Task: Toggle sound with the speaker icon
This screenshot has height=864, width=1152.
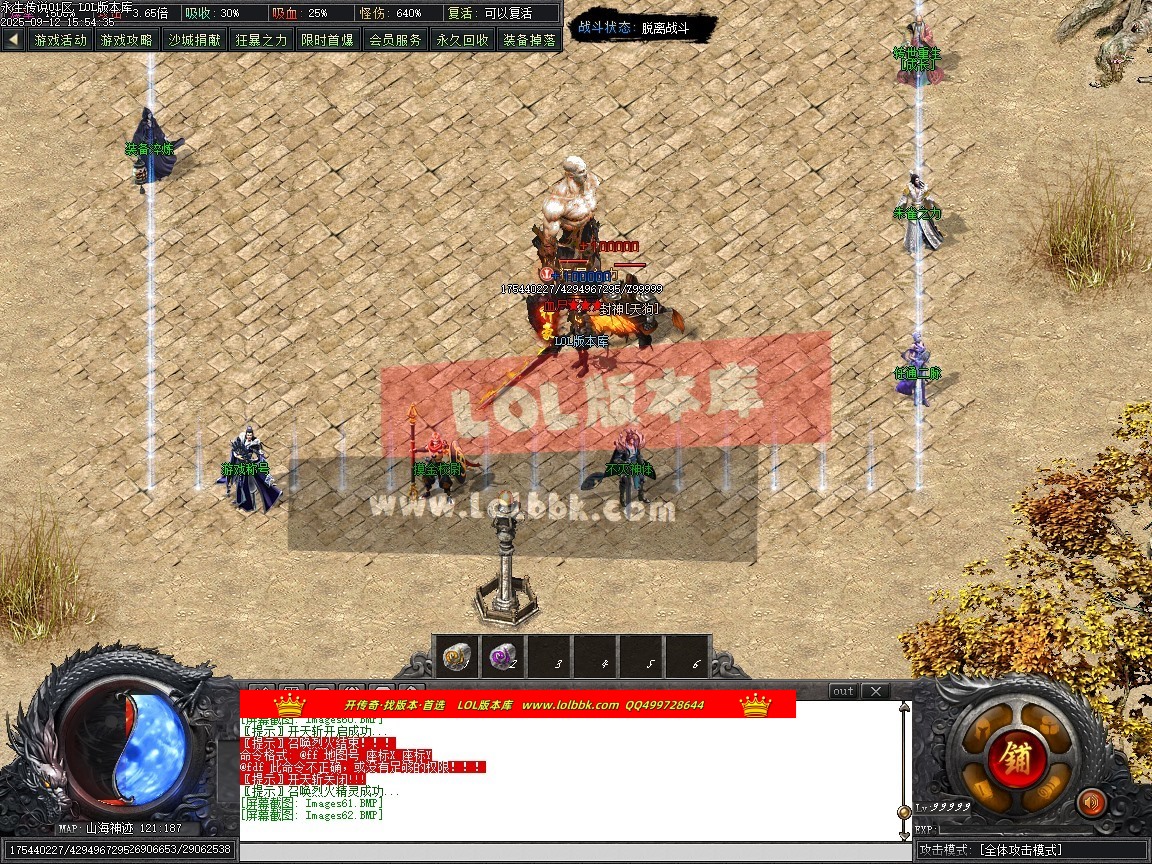Action: [1091, 802]
